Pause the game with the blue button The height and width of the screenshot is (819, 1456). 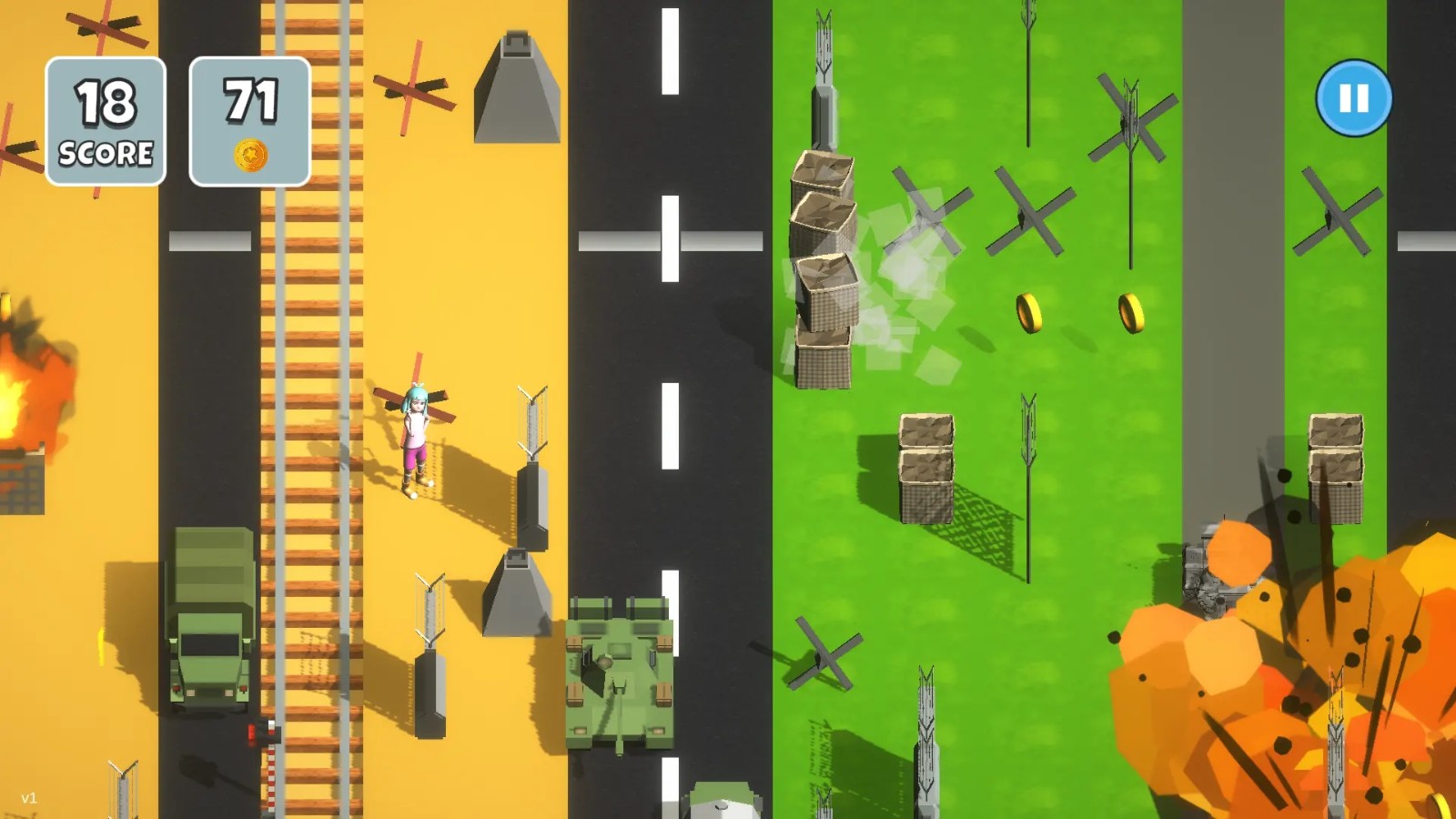click(x=1353, y=98)
